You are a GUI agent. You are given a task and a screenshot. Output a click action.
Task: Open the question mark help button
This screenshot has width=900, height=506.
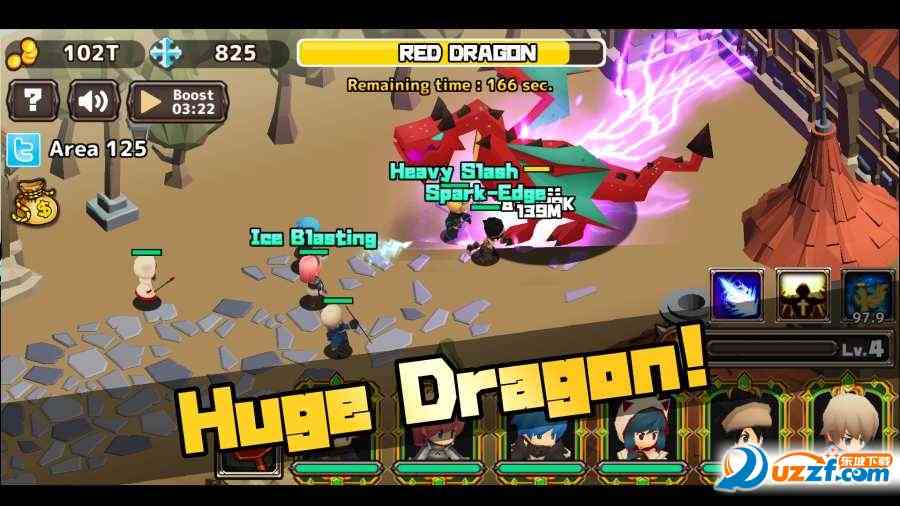point(35,101)
